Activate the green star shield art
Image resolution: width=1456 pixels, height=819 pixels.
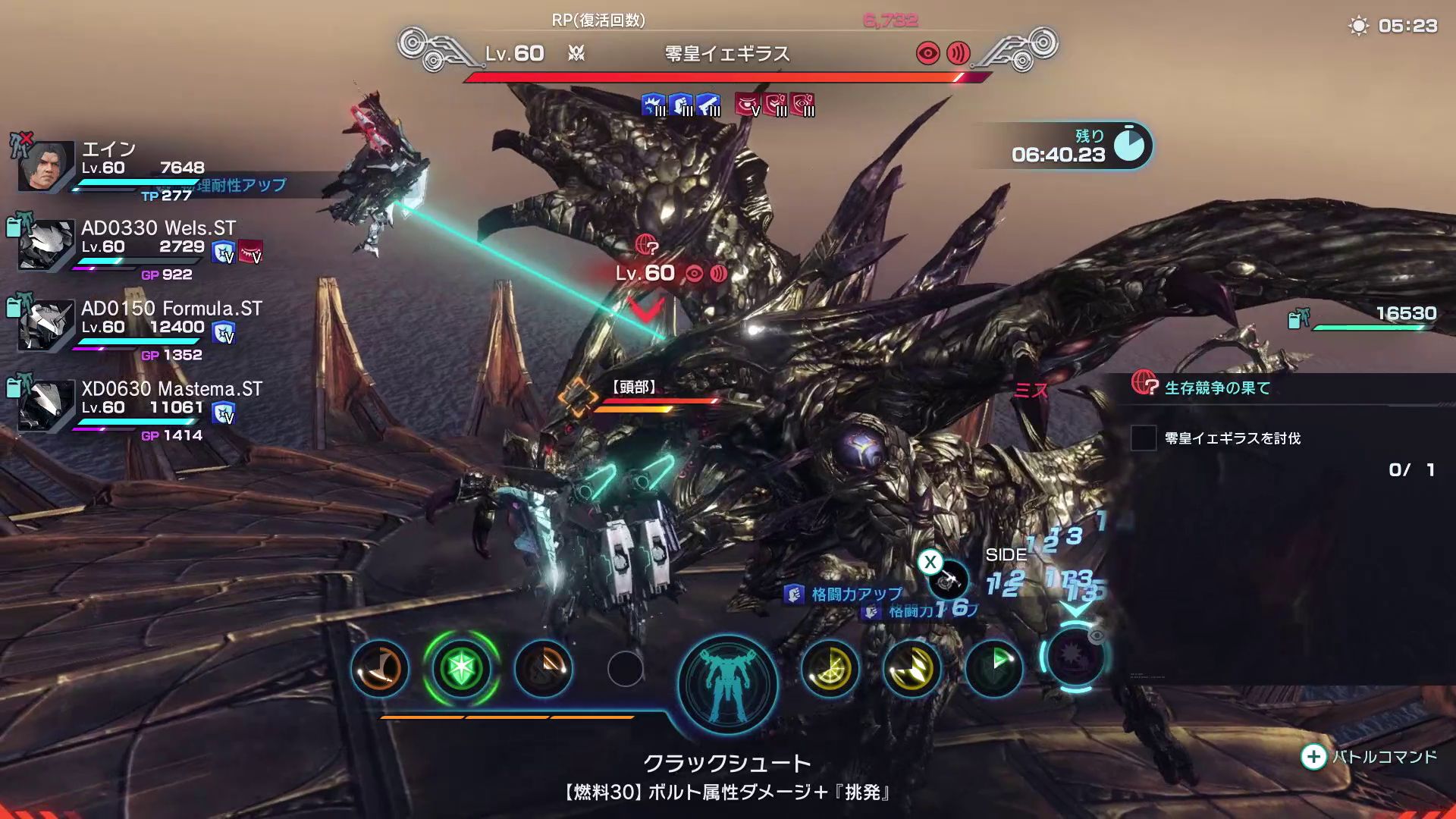point(461,669)
